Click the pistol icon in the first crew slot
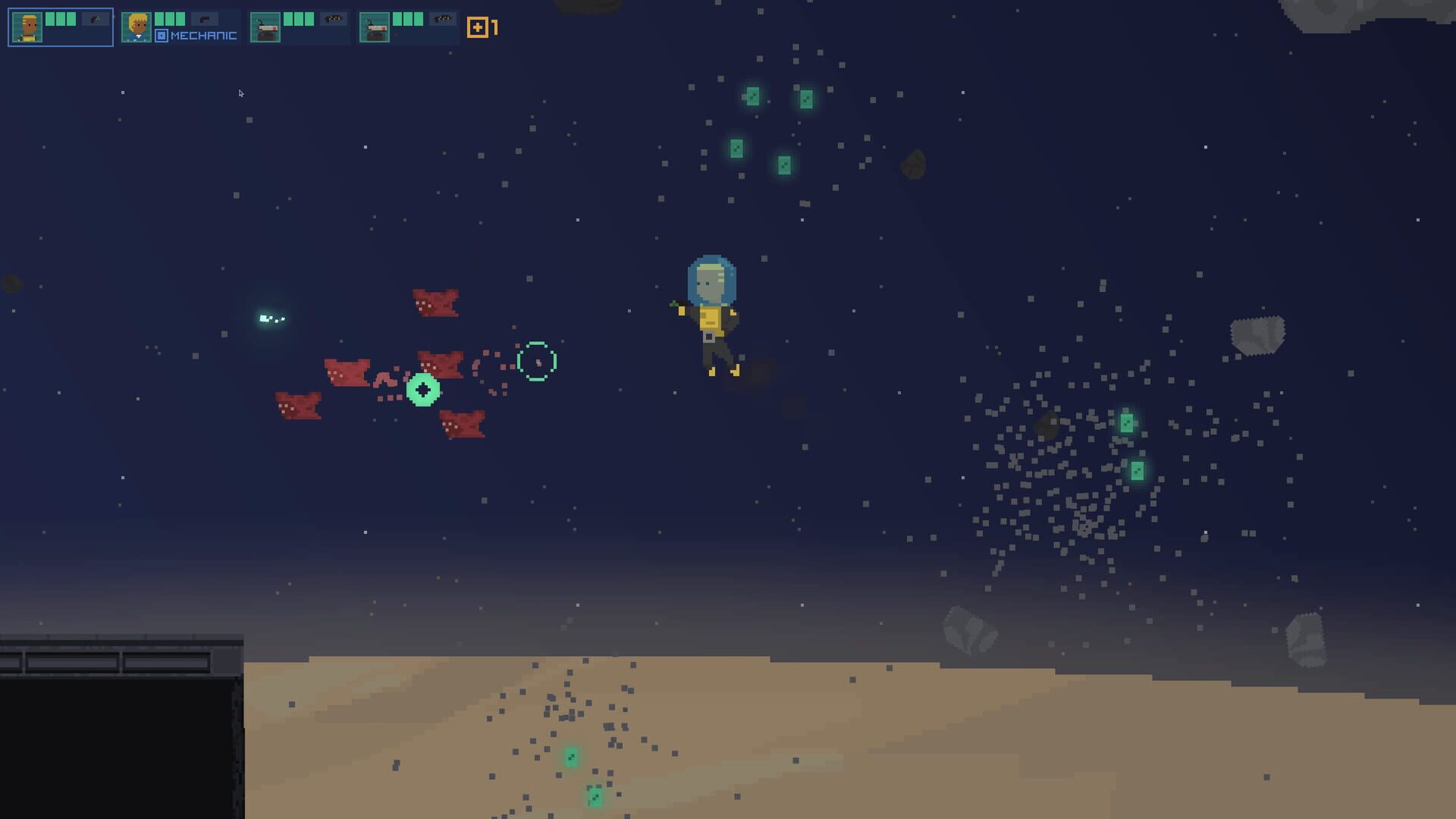The image size is (1456, 819). click(96, 19)
